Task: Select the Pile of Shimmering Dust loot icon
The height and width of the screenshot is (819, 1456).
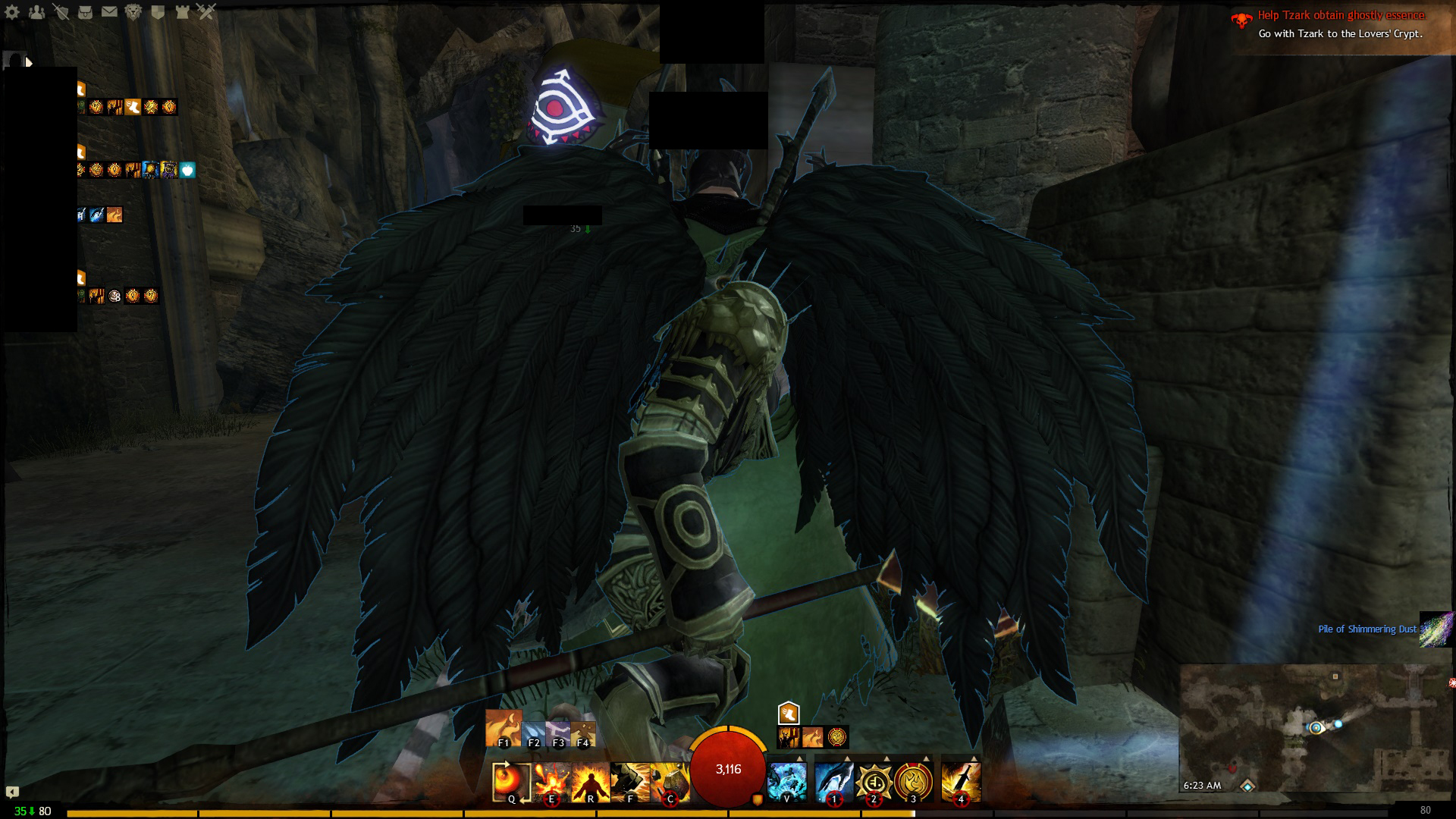Action: click(1436, 629)
